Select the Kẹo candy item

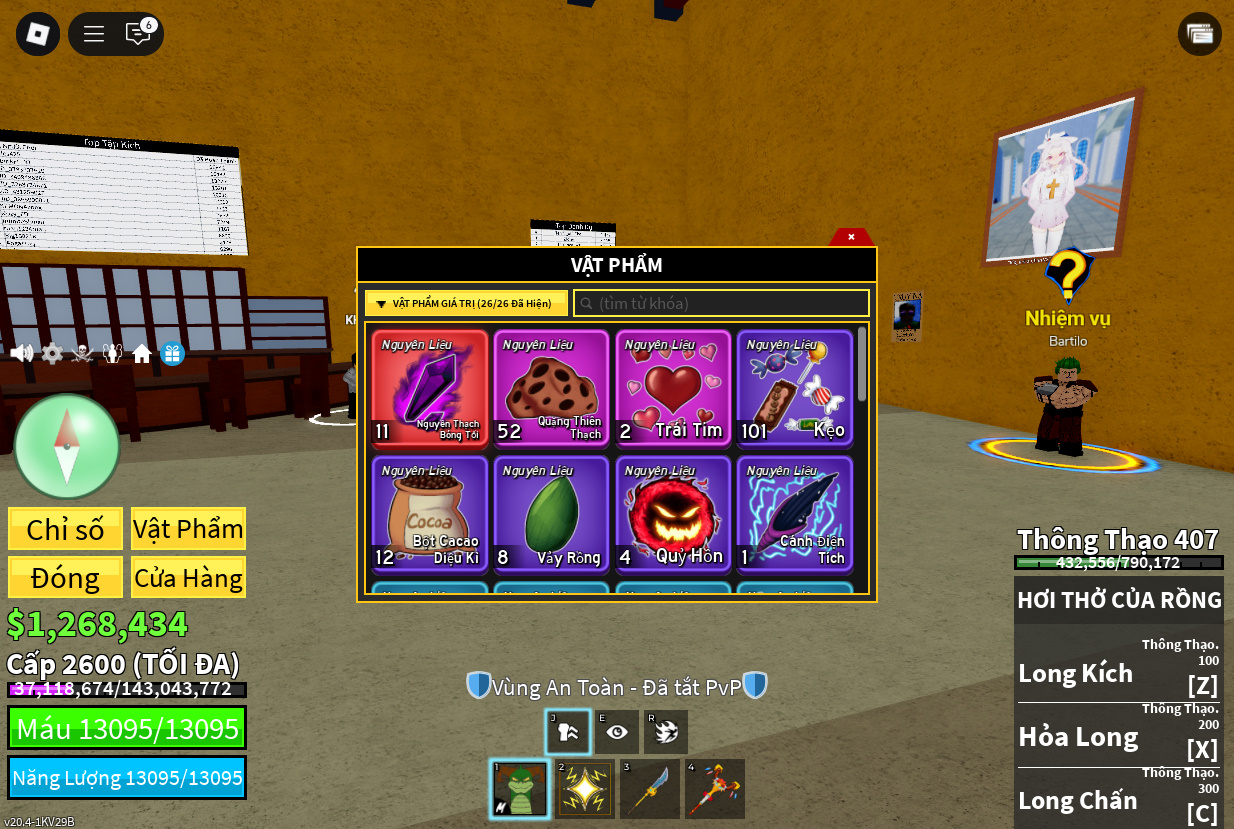click(x=795, y=388)
